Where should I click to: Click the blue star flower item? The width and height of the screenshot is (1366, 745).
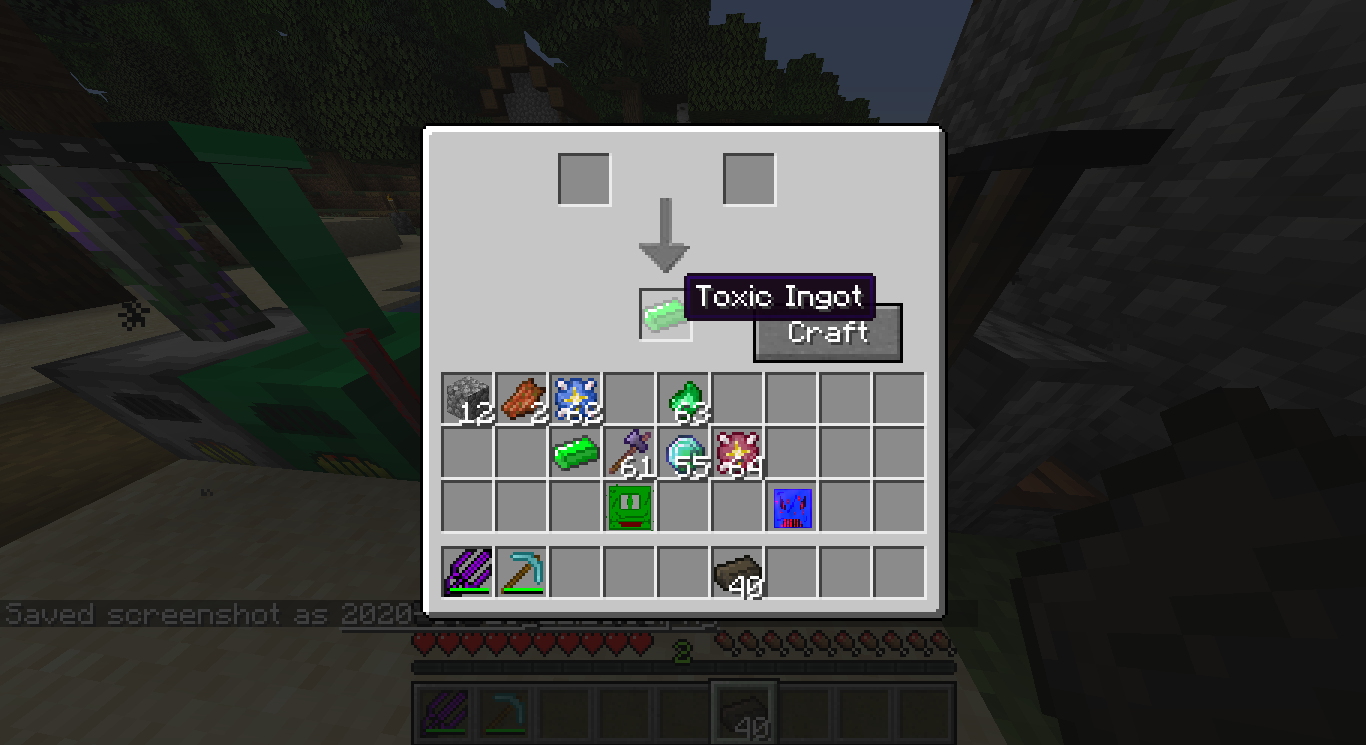(576, 399)
